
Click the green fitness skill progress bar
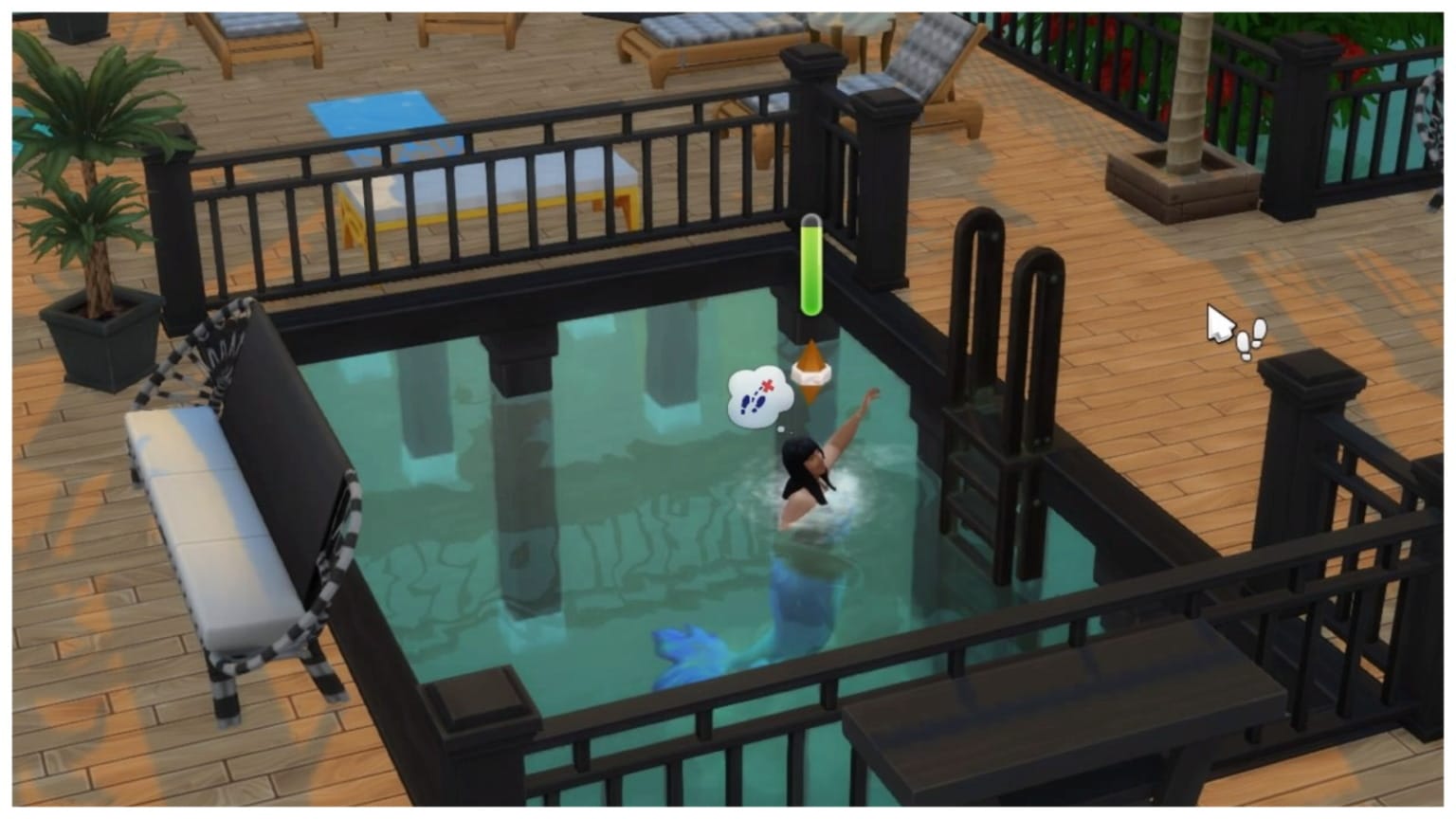(812, 265)
